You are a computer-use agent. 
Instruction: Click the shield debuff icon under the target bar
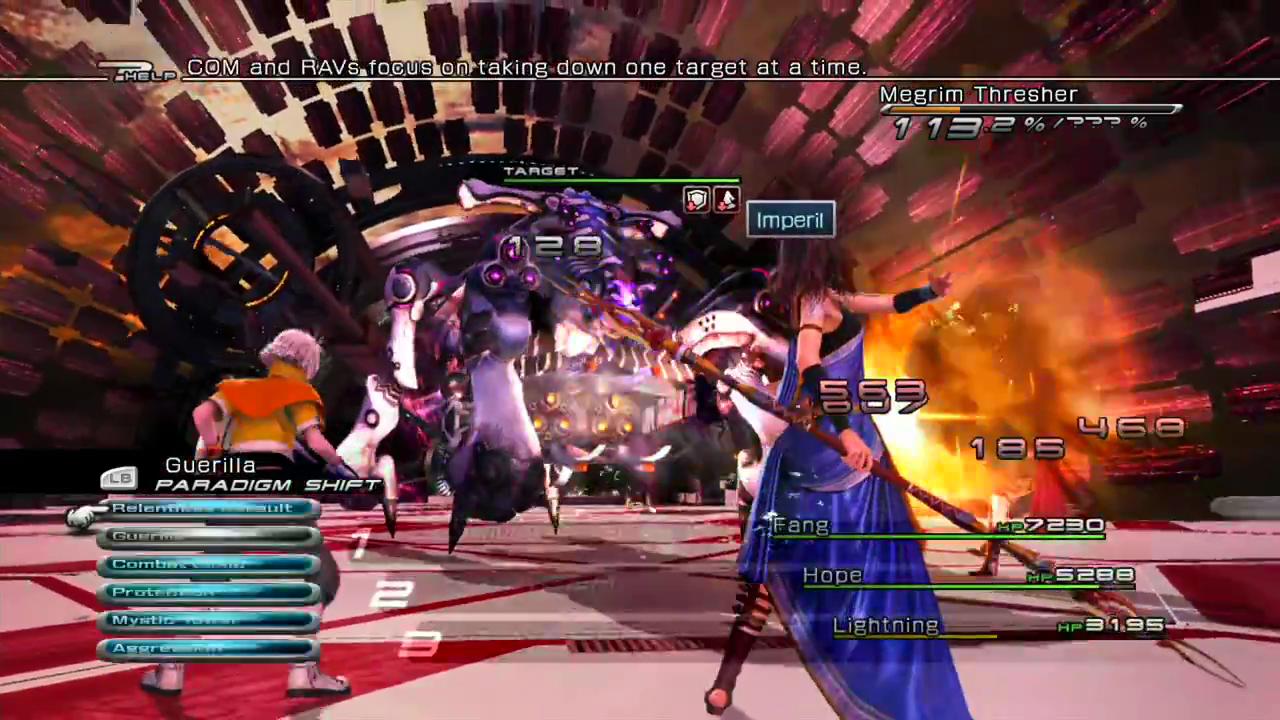tap(696, 199)
